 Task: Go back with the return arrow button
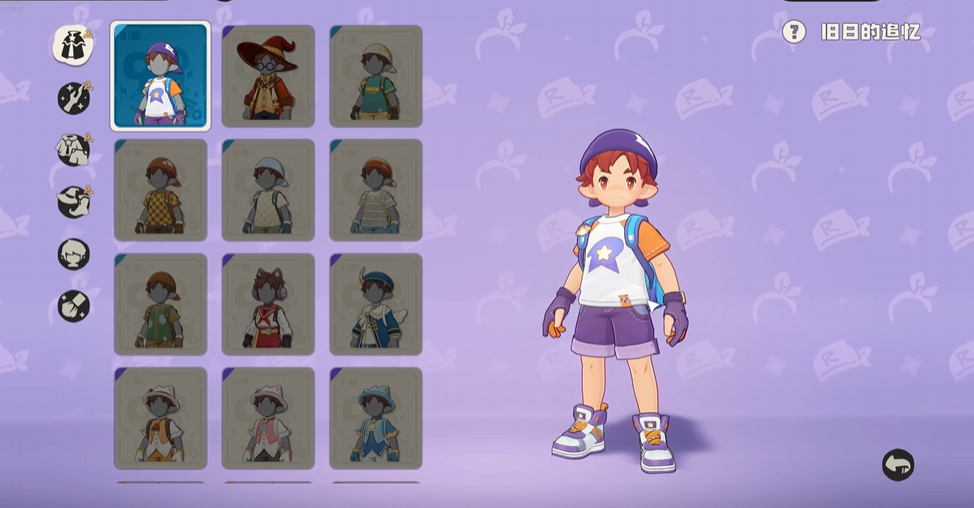(x=898, y=465)
